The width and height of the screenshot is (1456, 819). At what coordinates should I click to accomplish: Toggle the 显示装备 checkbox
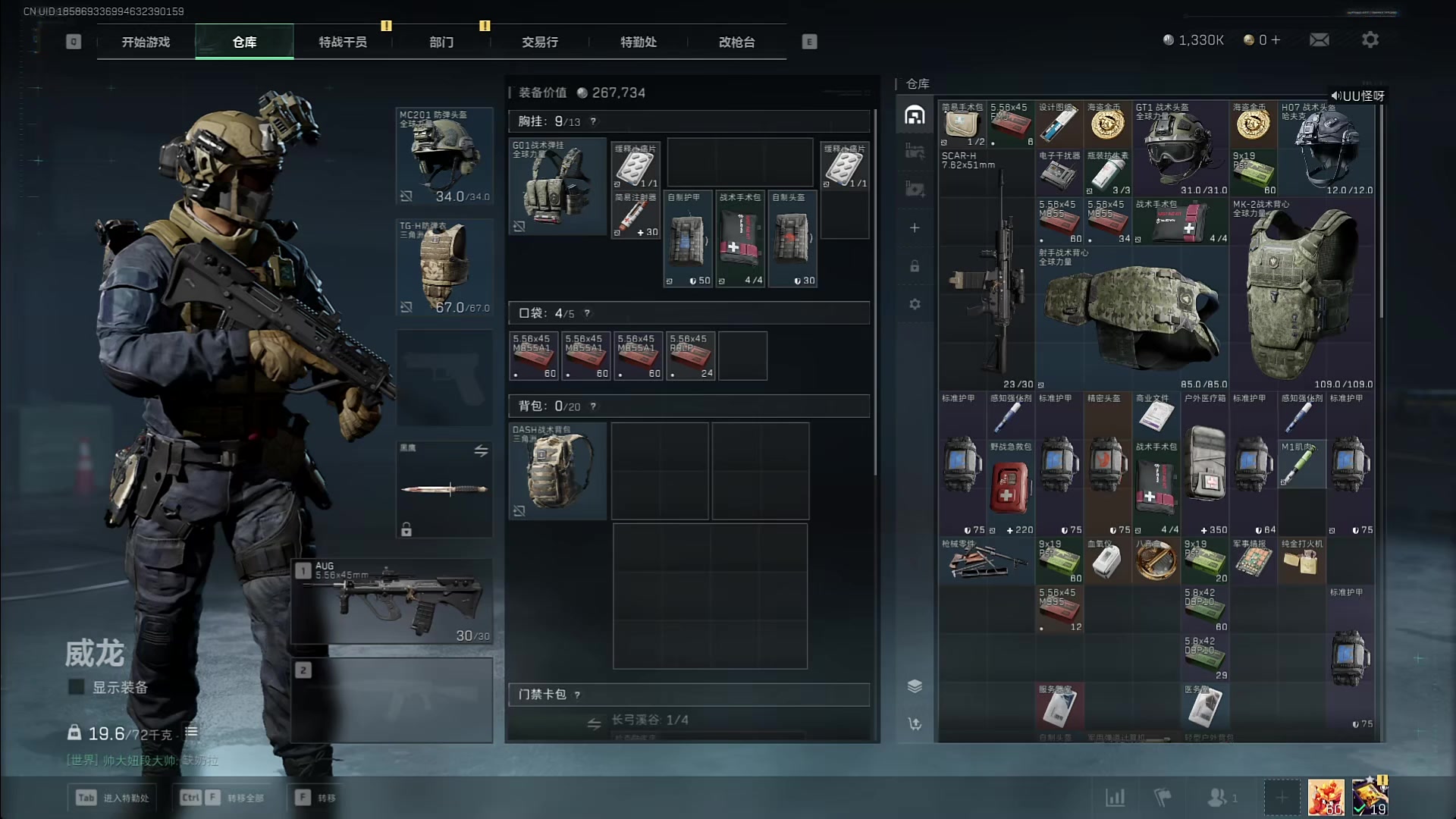(x=77, y=687)
